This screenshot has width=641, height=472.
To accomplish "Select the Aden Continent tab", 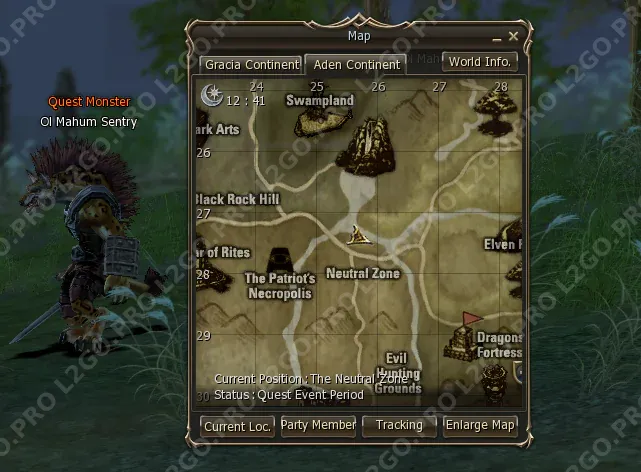I will (x=355, y=64).
